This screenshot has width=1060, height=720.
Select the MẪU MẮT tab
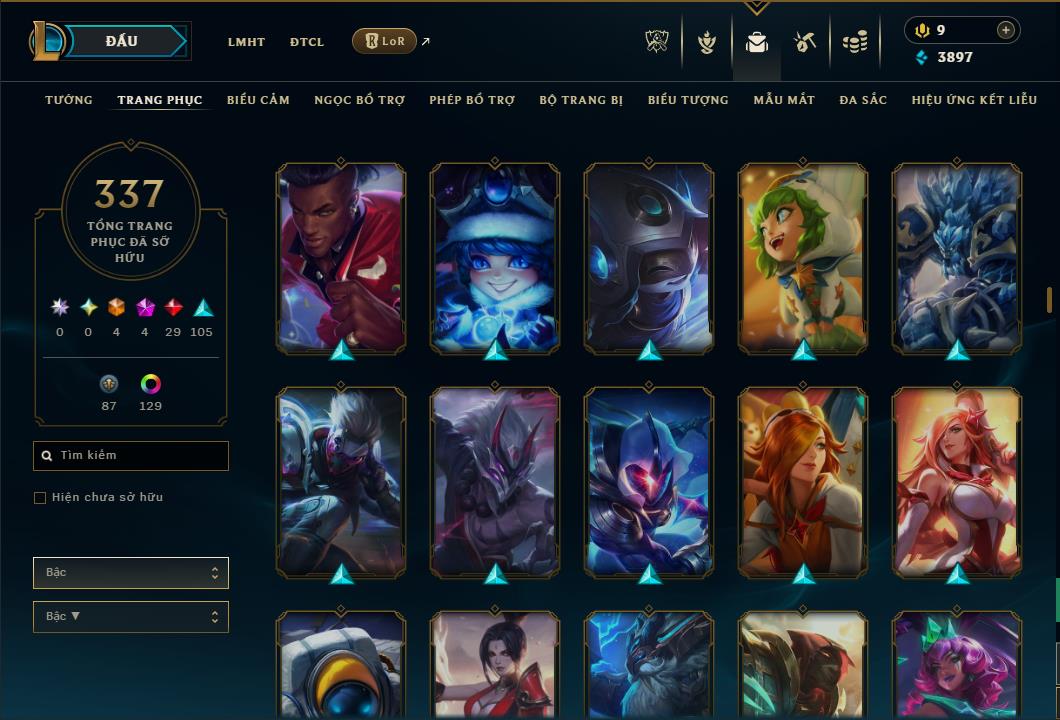click(784, 100)
